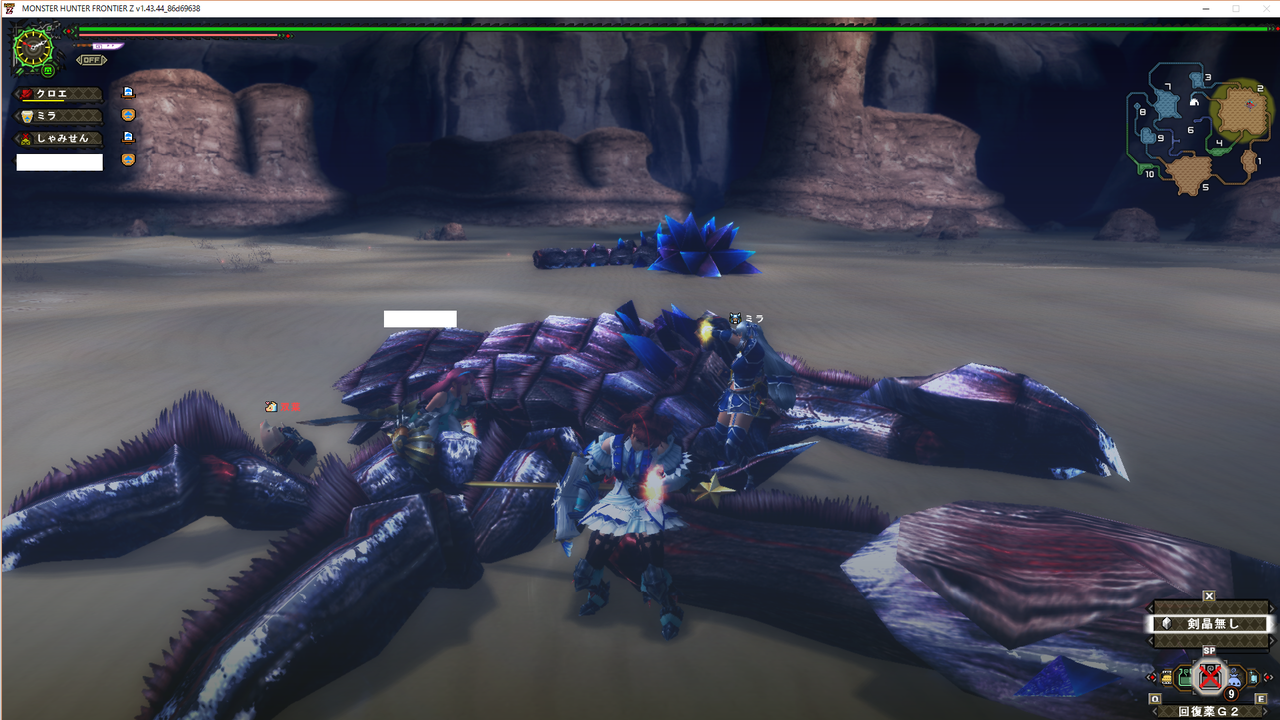Image resolution: width=1280 pixels, height=720 pixels.
Task: Click the blue gesture icon beside クロエ
Action: (x=128, y=93)
